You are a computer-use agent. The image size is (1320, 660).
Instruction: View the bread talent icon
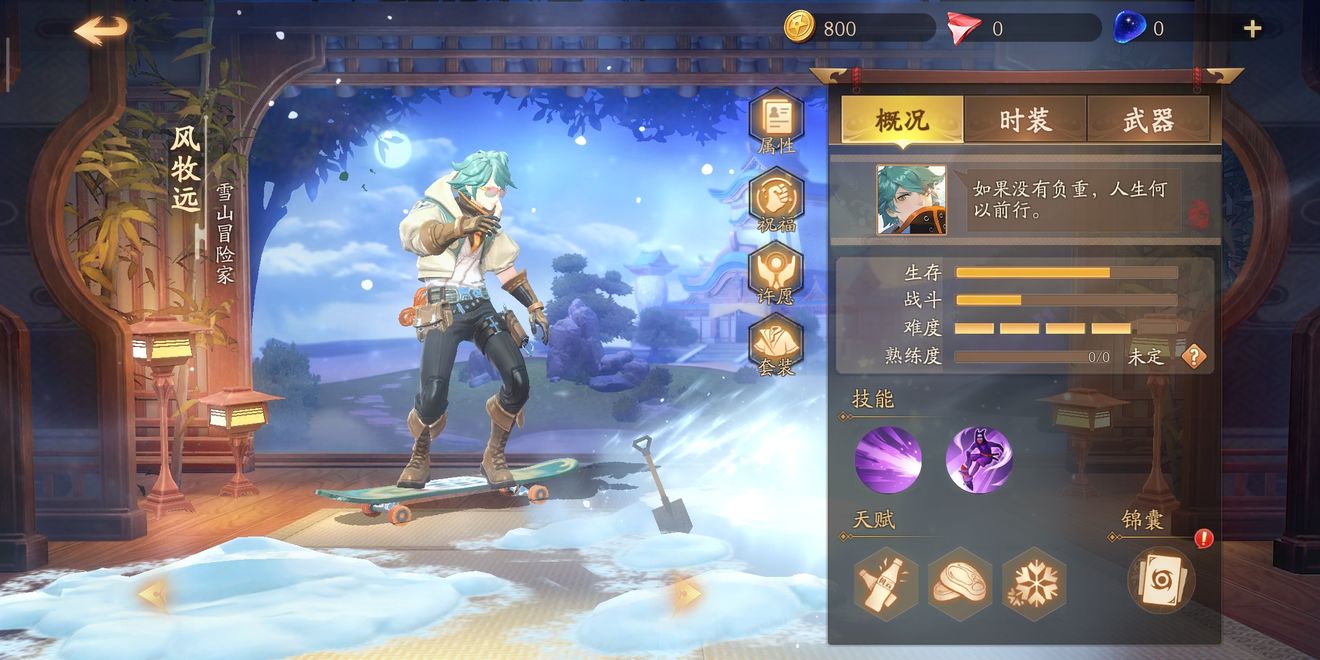click(960, 584)
